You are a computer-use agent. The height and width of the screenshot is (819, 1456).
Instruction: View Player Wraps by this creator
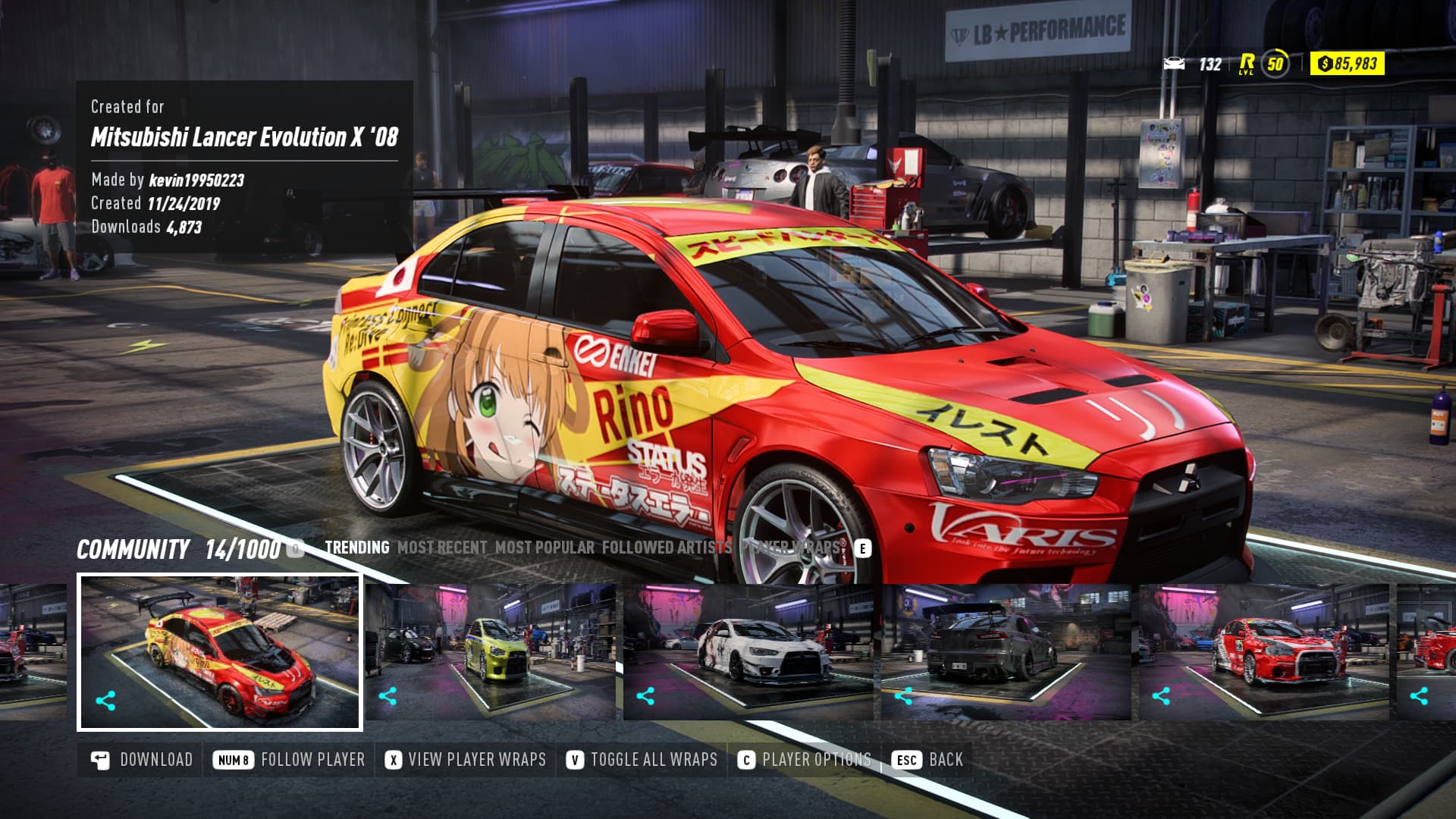point(466,760)
